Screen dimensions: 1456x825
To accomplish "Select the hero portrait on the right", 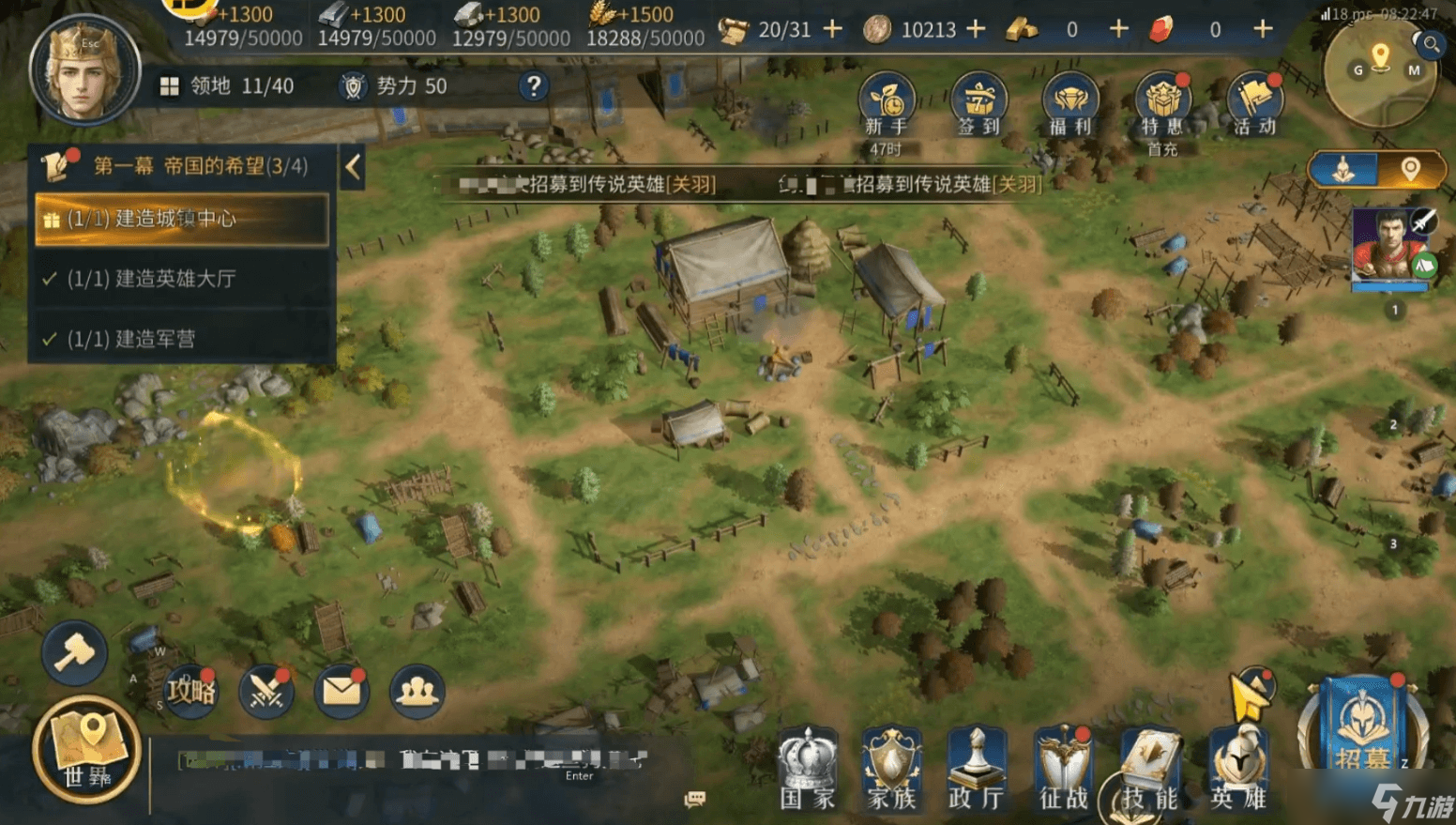I will [1388, 248].
